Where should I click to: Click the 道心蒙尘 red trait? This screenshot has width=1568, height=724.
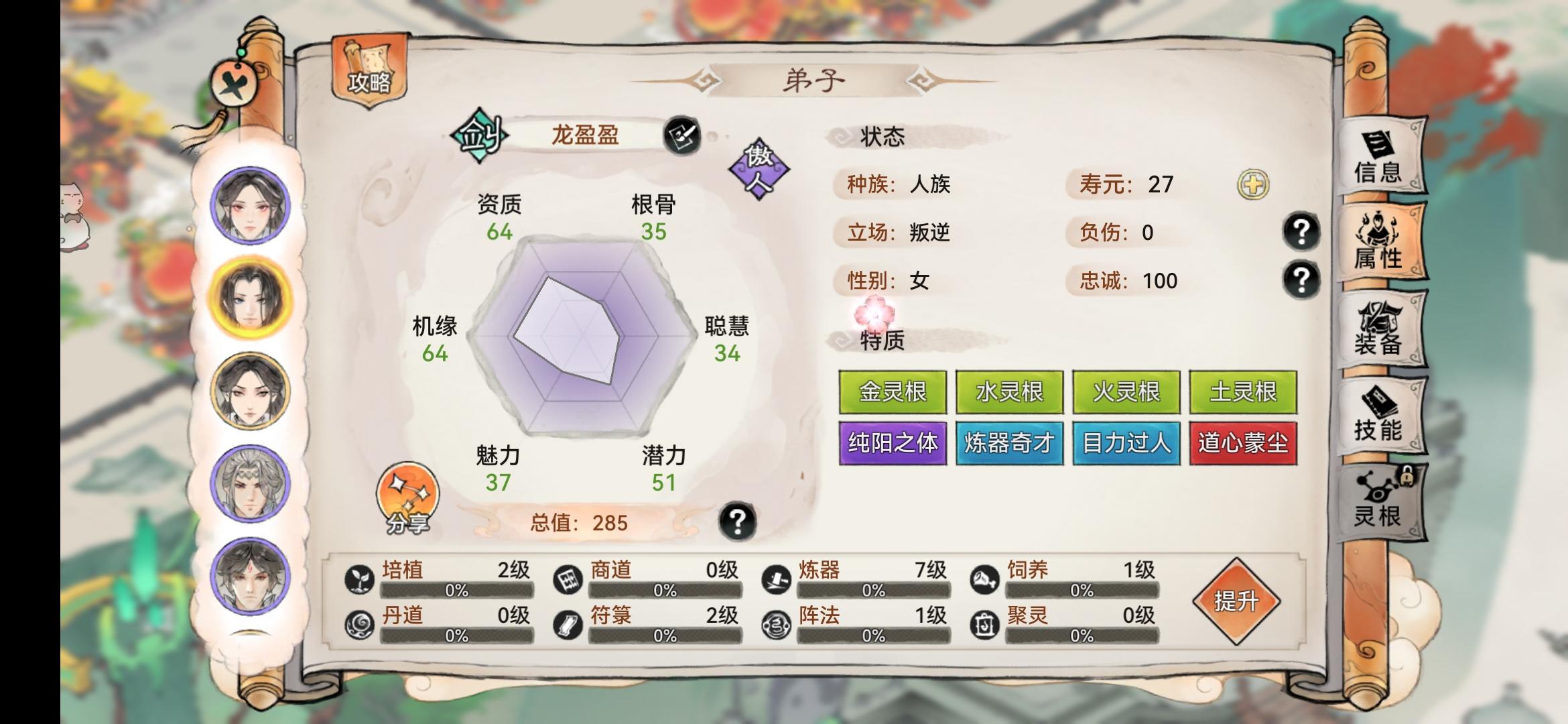1242,442
